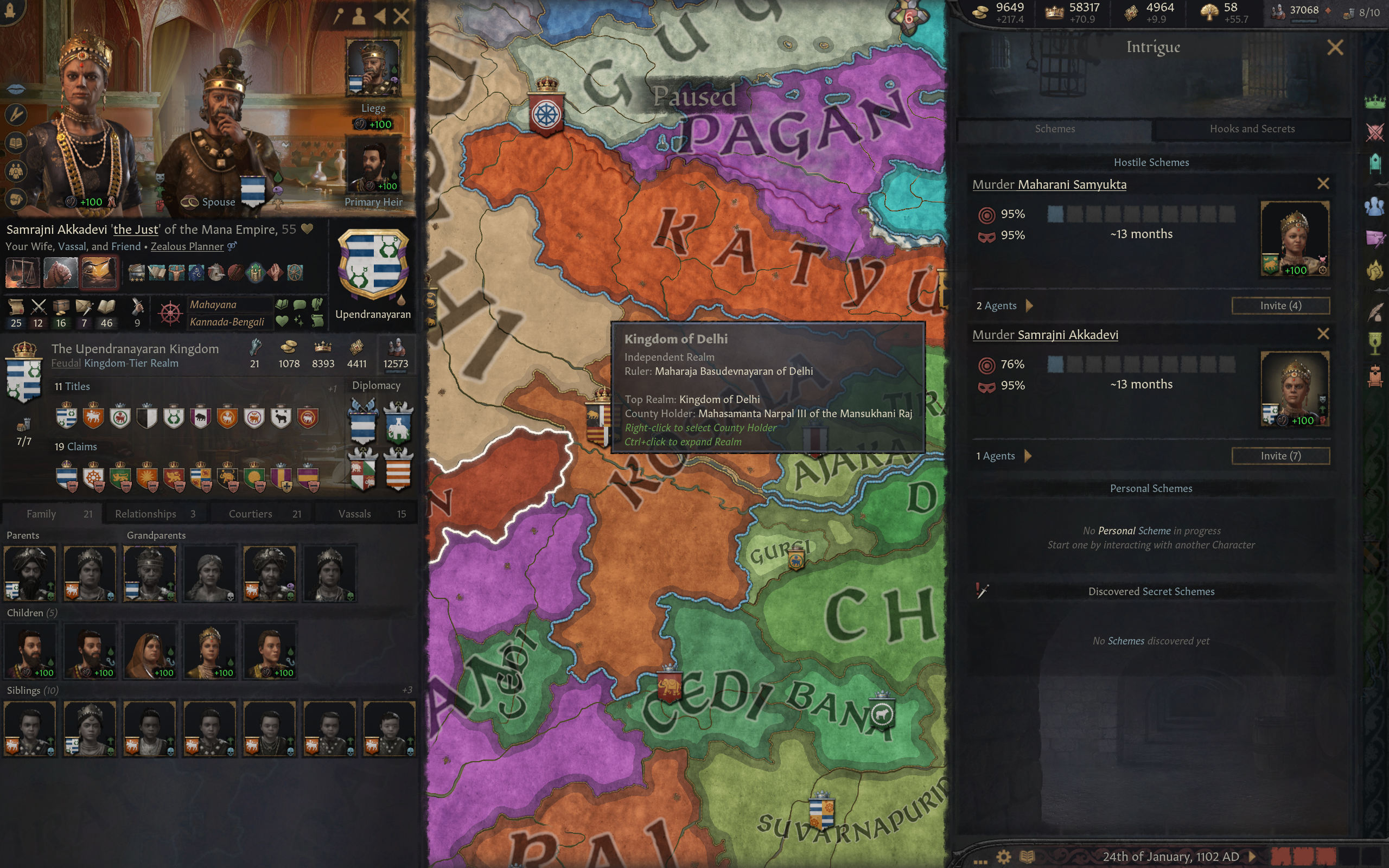The height and width of the screenshot is (868, 1389).
Task: Close the Intrigue panel
Action: (1335, 47)
